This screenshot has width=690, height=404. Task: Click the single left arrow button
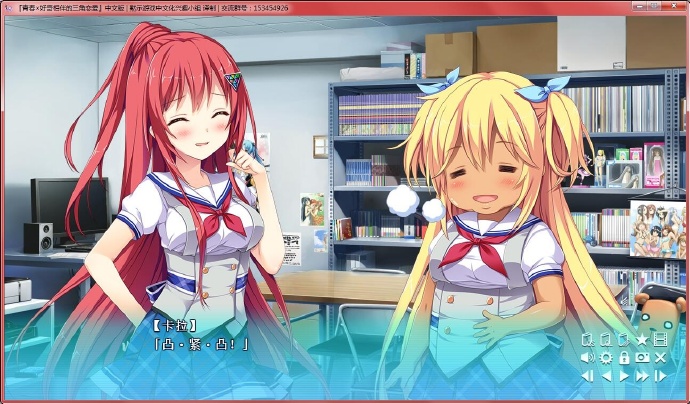point(606,375)
